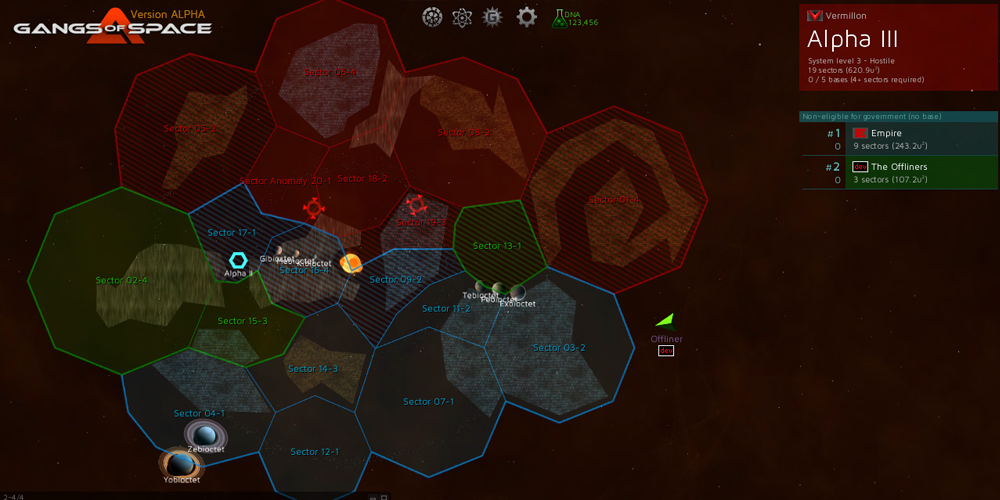The width and height of the screenshot is (1000, 500).
Task: Select the Empire ranking row
Action: click(x=900, y=139)
